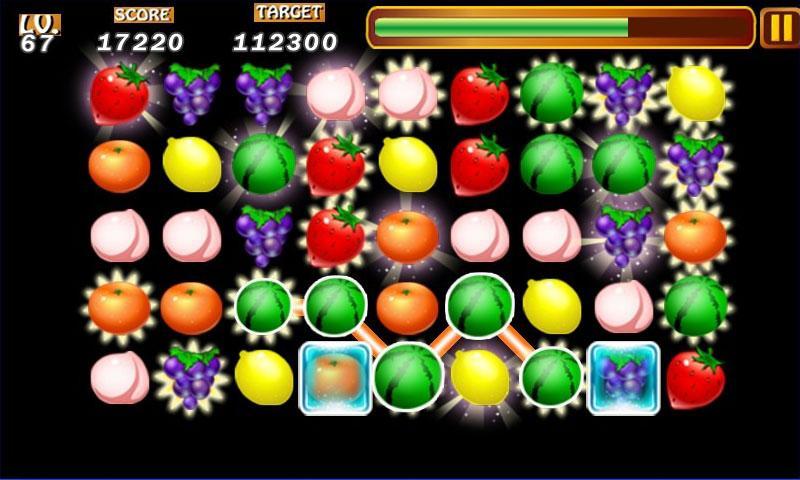Pause the game with the pause button
This screenshot has width=800, height=480.
[778, 28]
